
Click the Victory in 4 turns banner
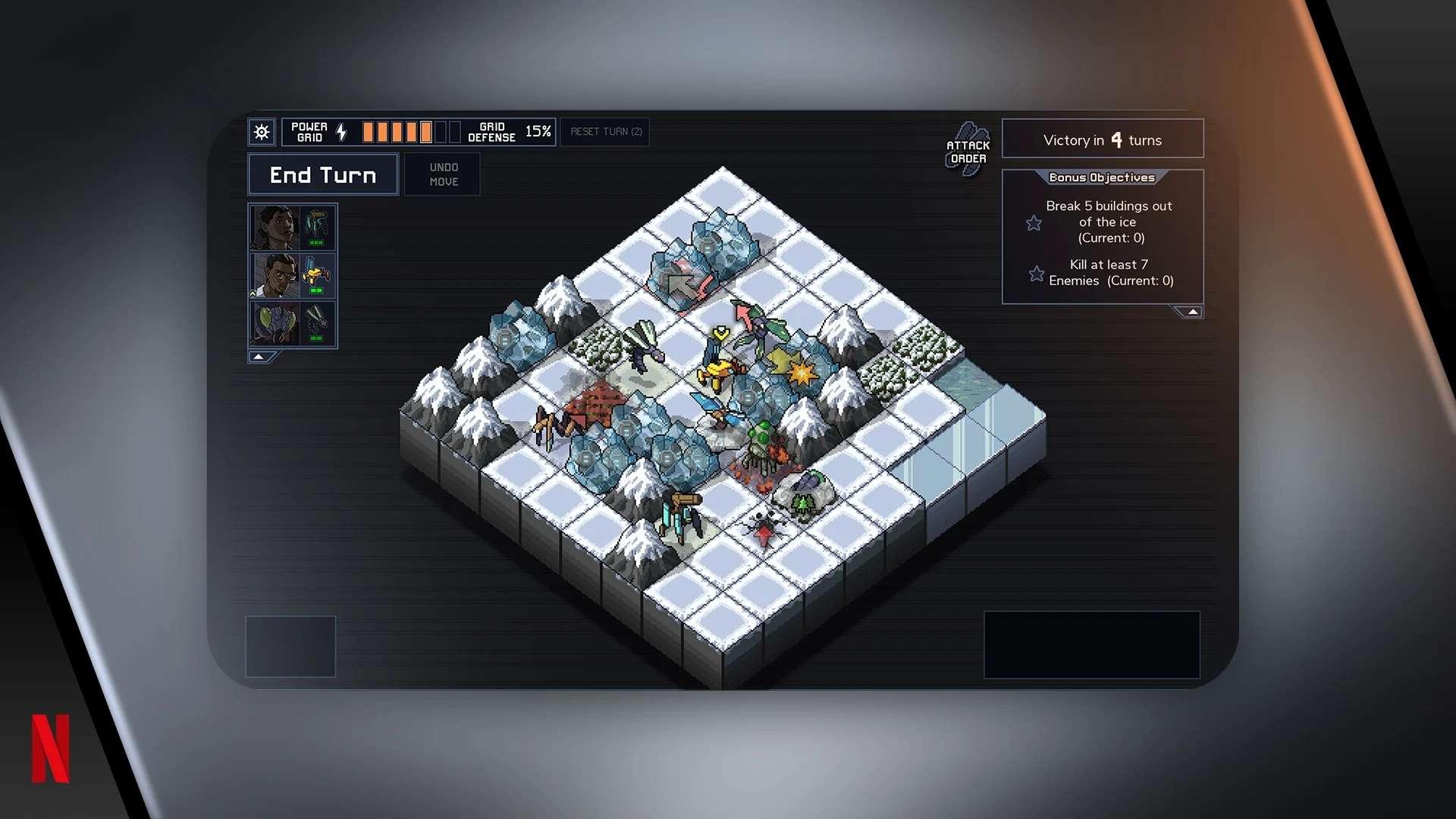coord(1102,140)
